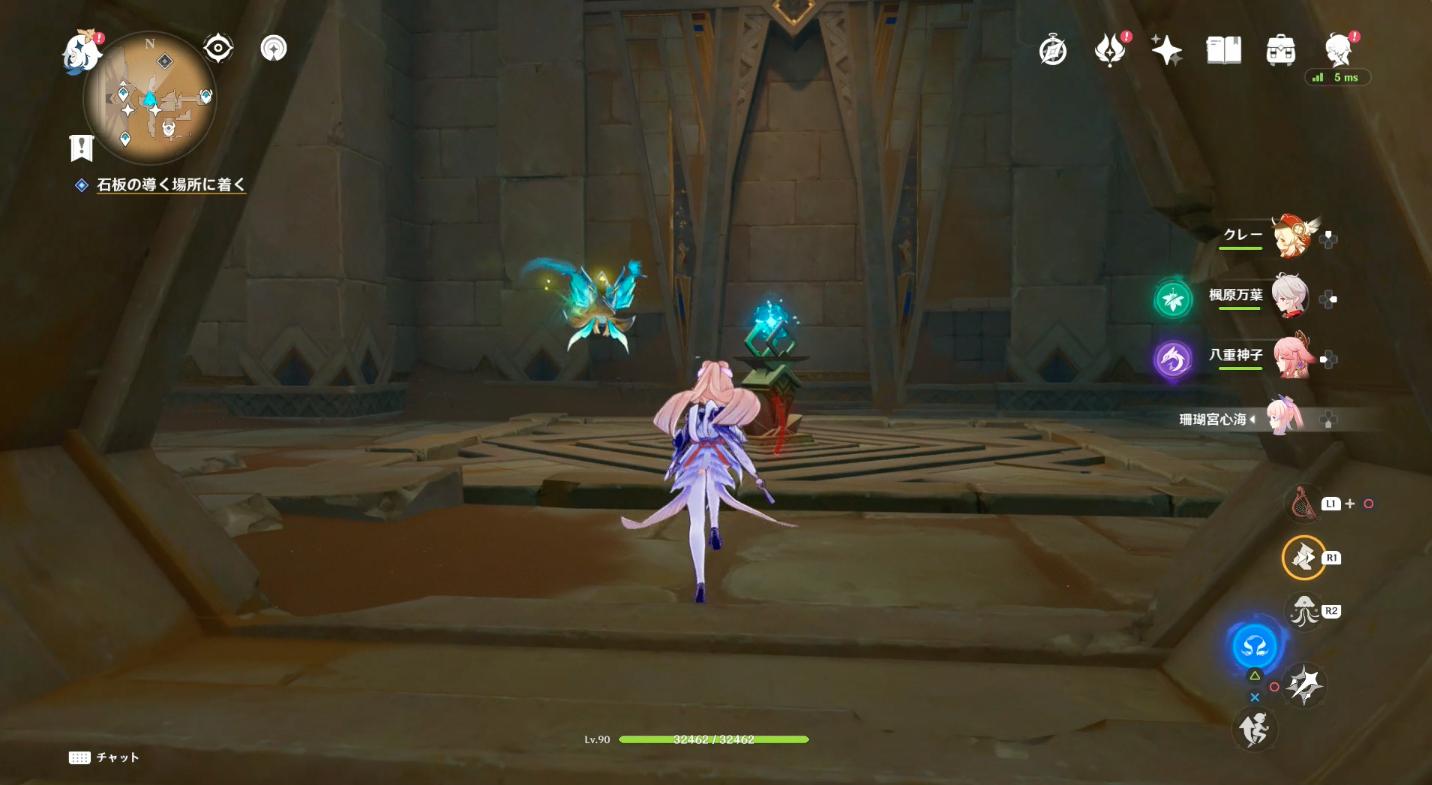Open the quest journal book icon
This screenshot has height=785, width=1432.
(1223, 48)
